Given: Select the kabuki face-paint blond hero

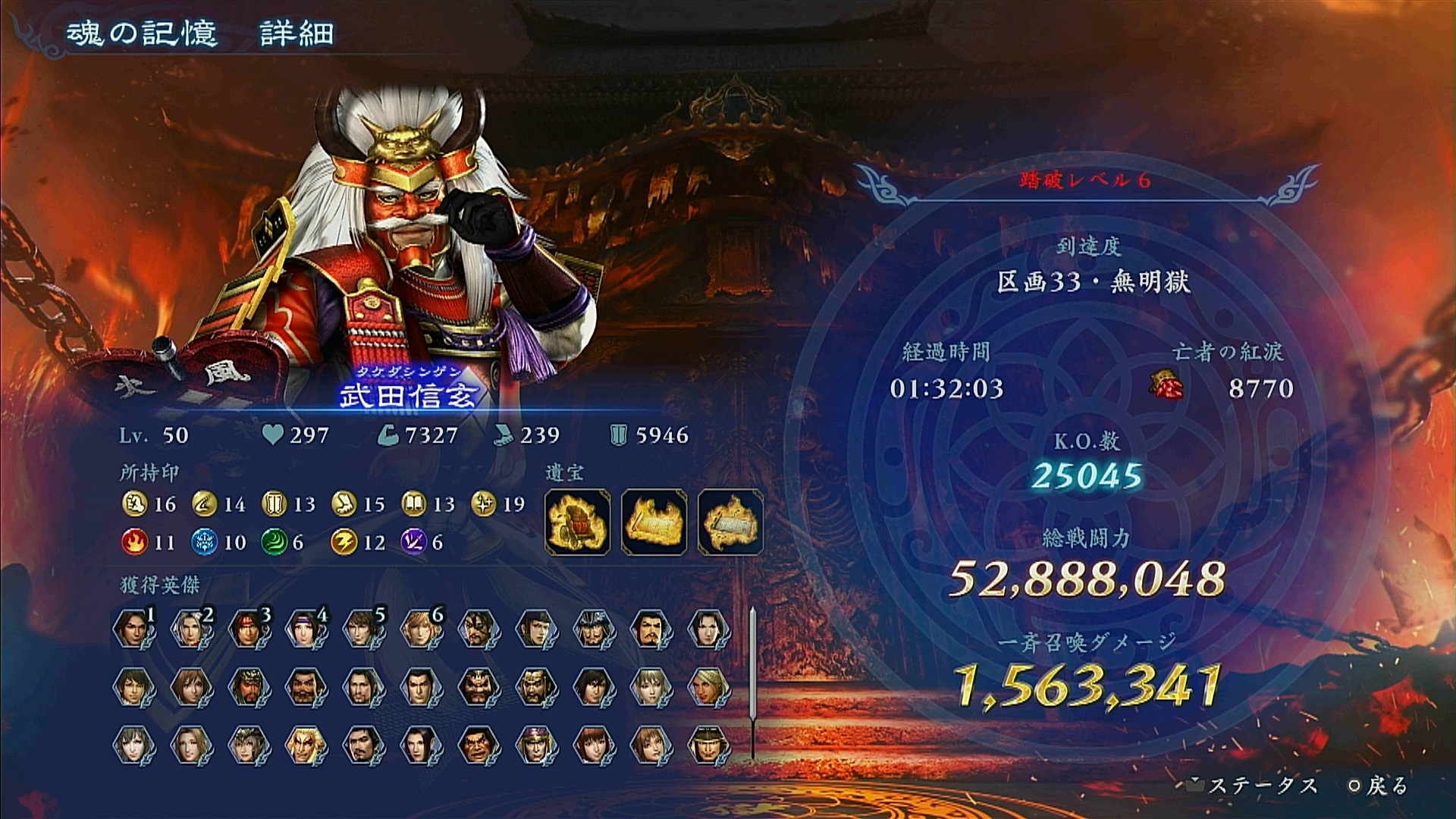Looking at the screenshot, I should [x=306, y=744].
